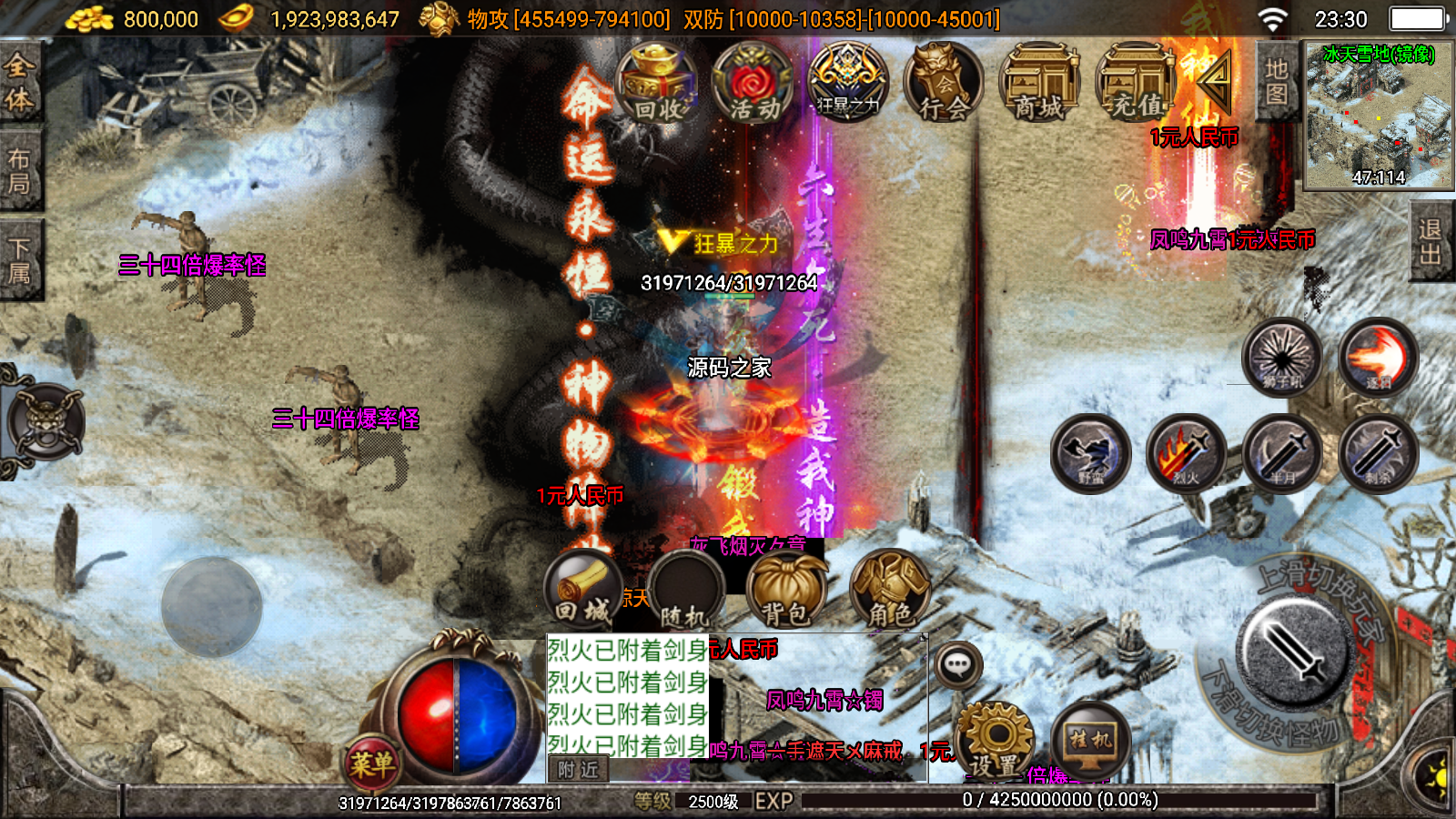
Task: Click the 冰天雪地 minimap
Action: pos(1378,115)
